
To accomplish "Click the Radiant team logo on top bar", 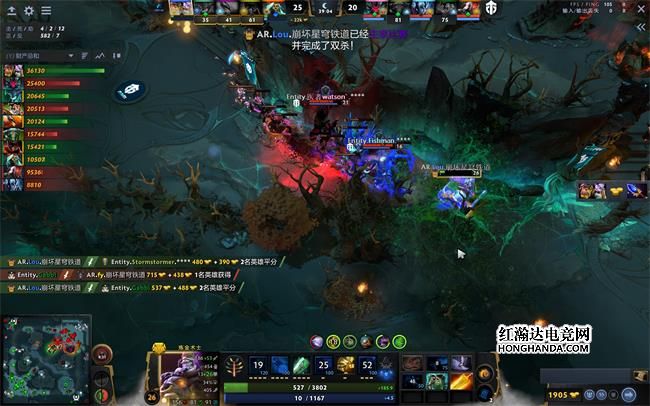I will pos(159,8).
